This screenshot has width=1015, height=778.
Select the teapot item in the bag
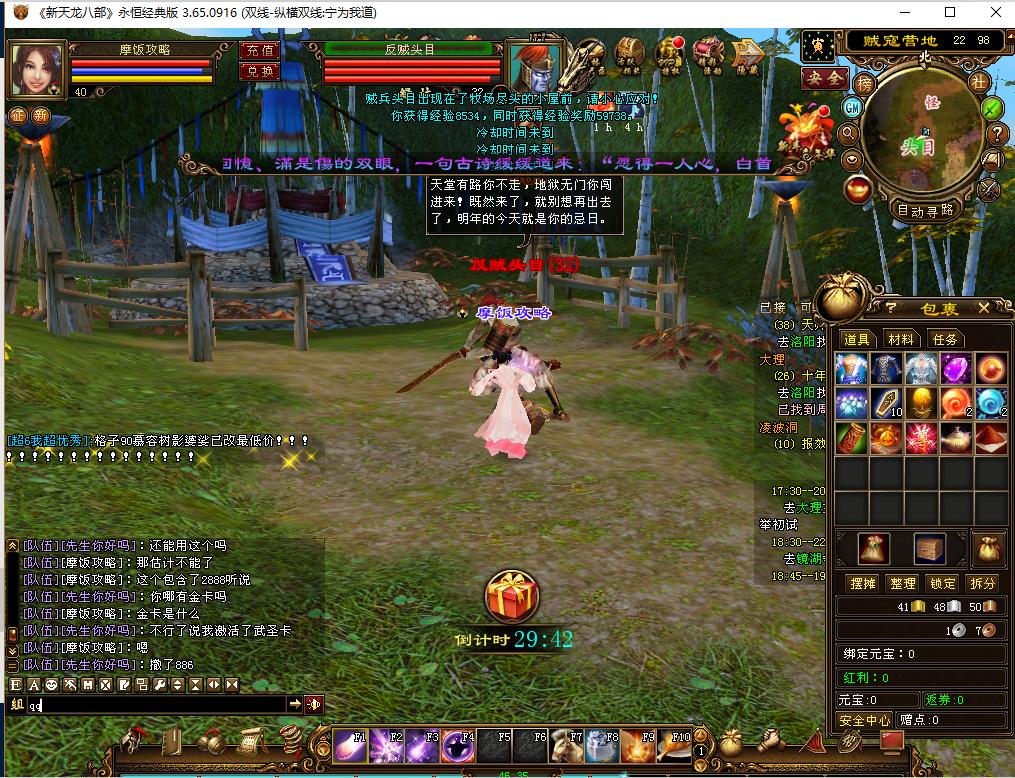pos(956,437)
